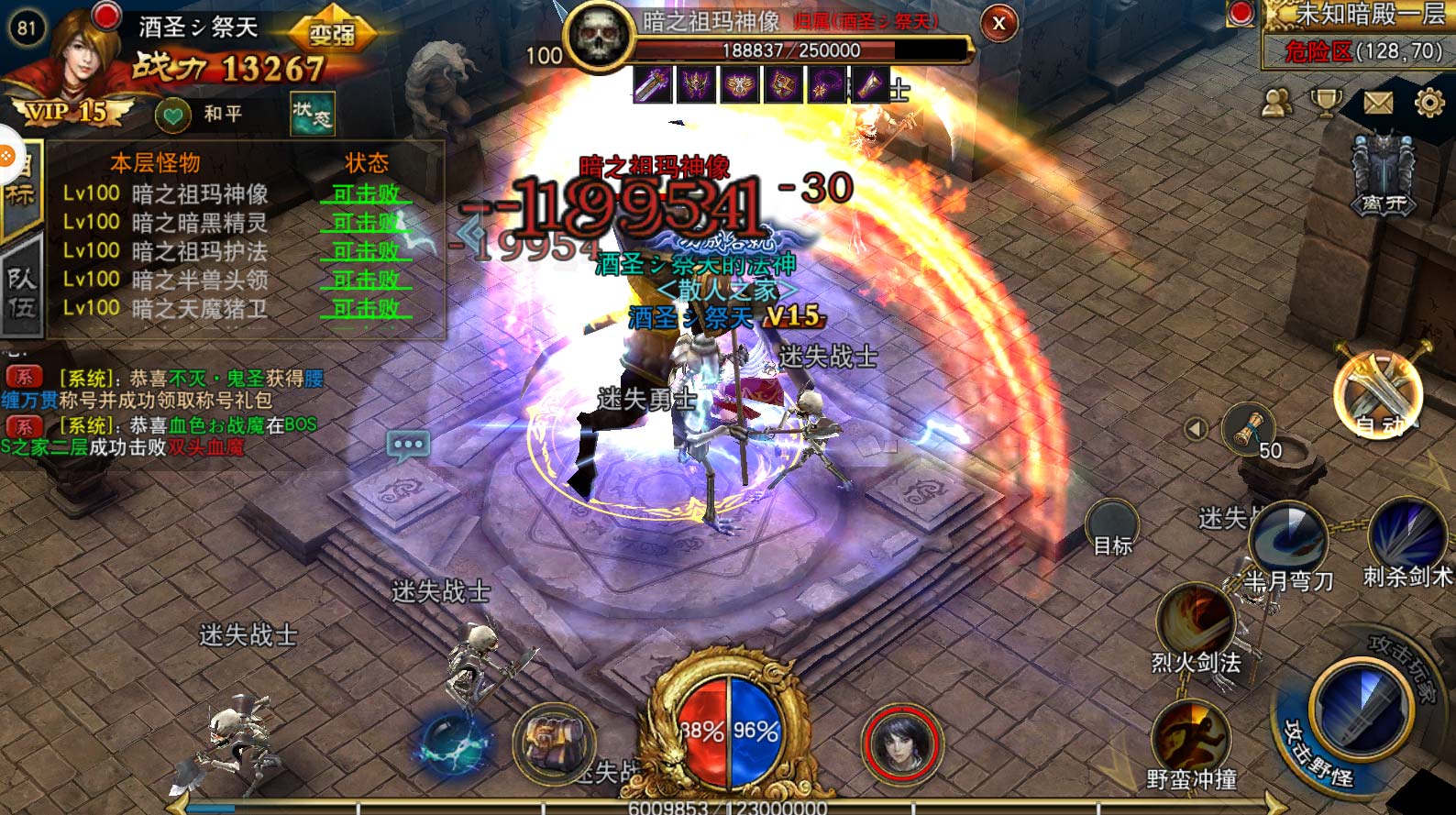This screenshot has height=815, width=1456.
Task: Activate the 半月弯刀 skill
Action: coord(1287,541)
